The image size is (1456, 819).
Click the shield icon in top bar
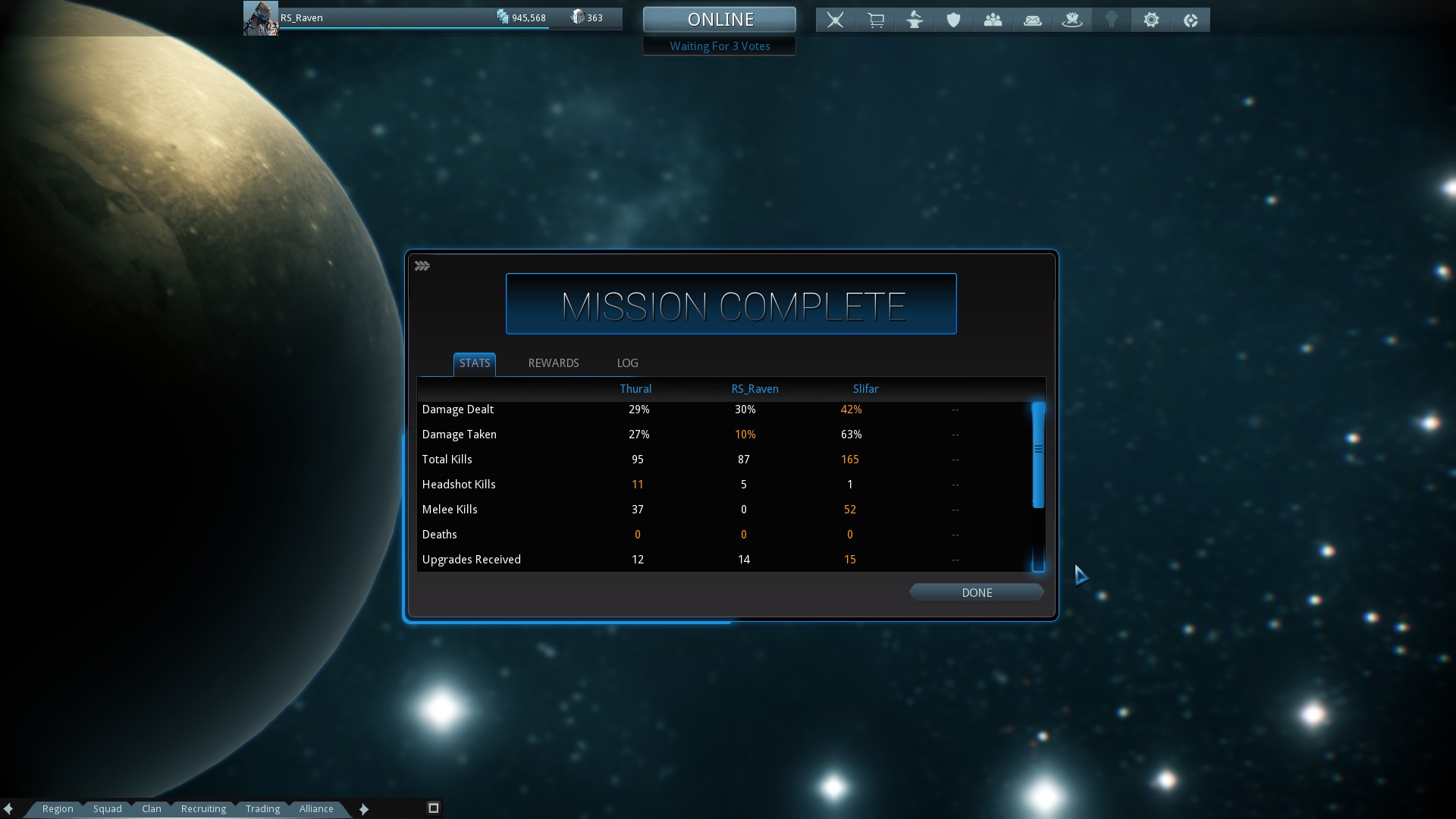953,20
